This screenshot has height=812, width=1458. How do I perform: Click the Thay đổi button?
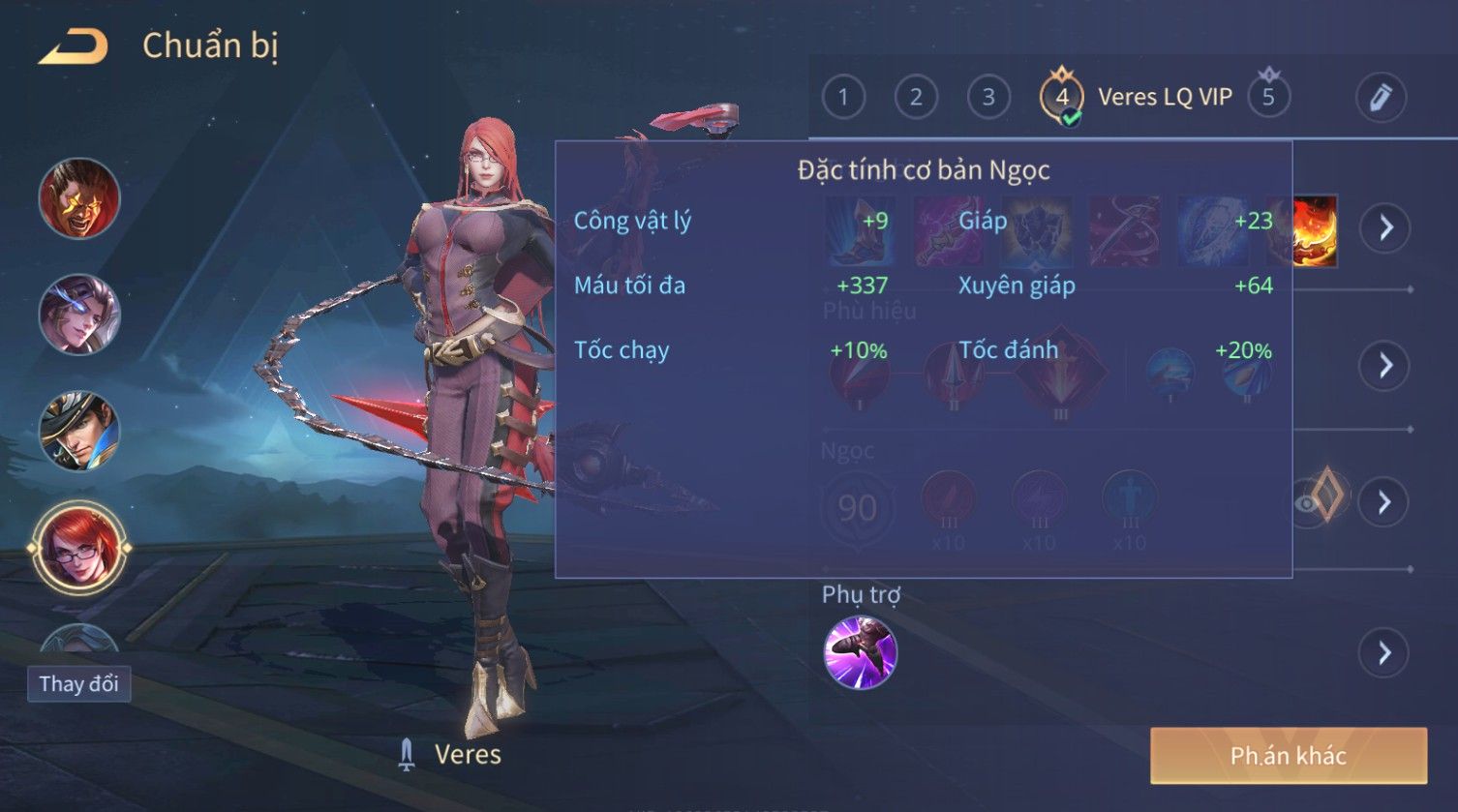(x=78, y=684)
